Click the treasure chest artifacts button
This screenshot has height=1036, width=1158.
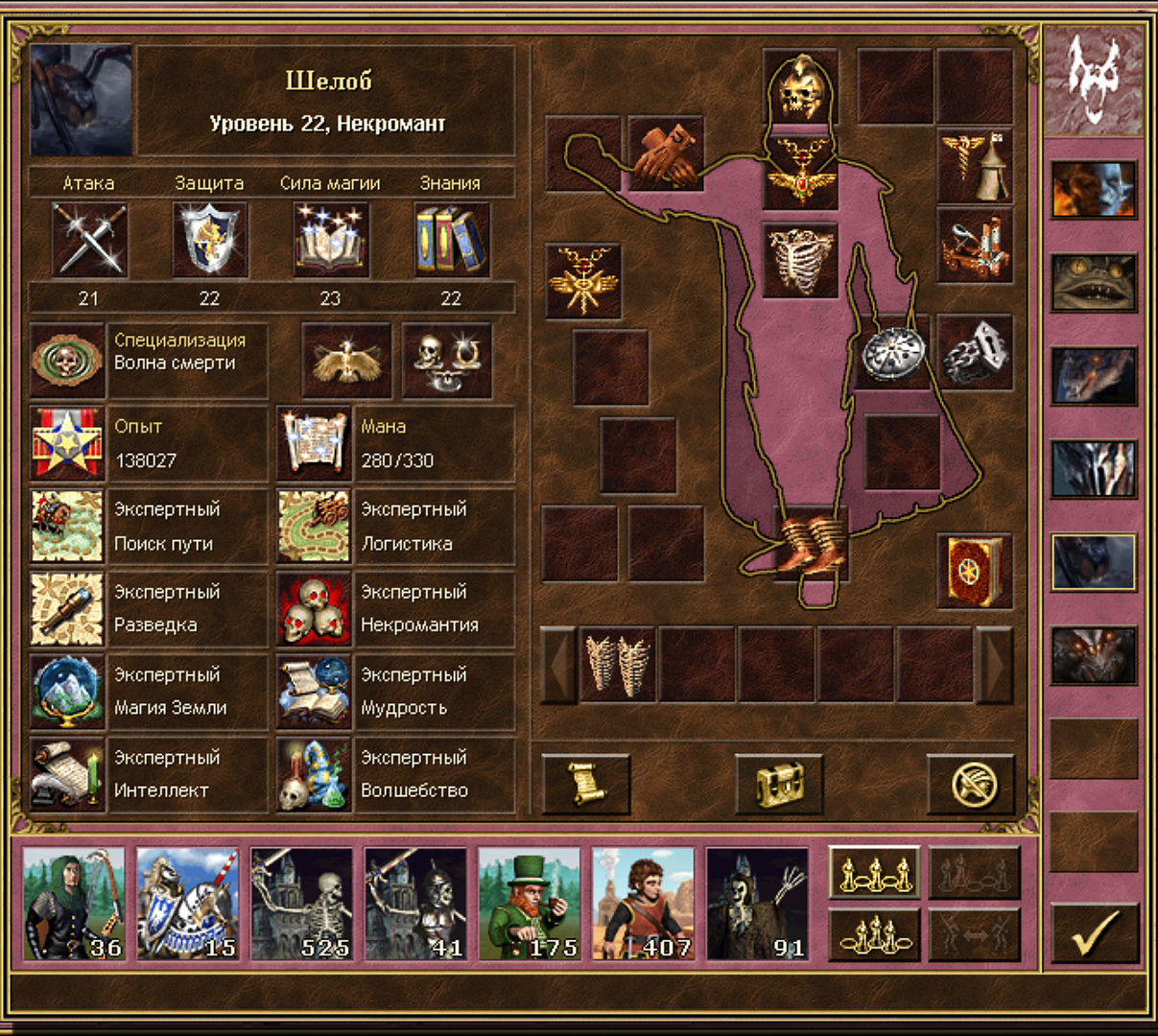click(778, 784)
